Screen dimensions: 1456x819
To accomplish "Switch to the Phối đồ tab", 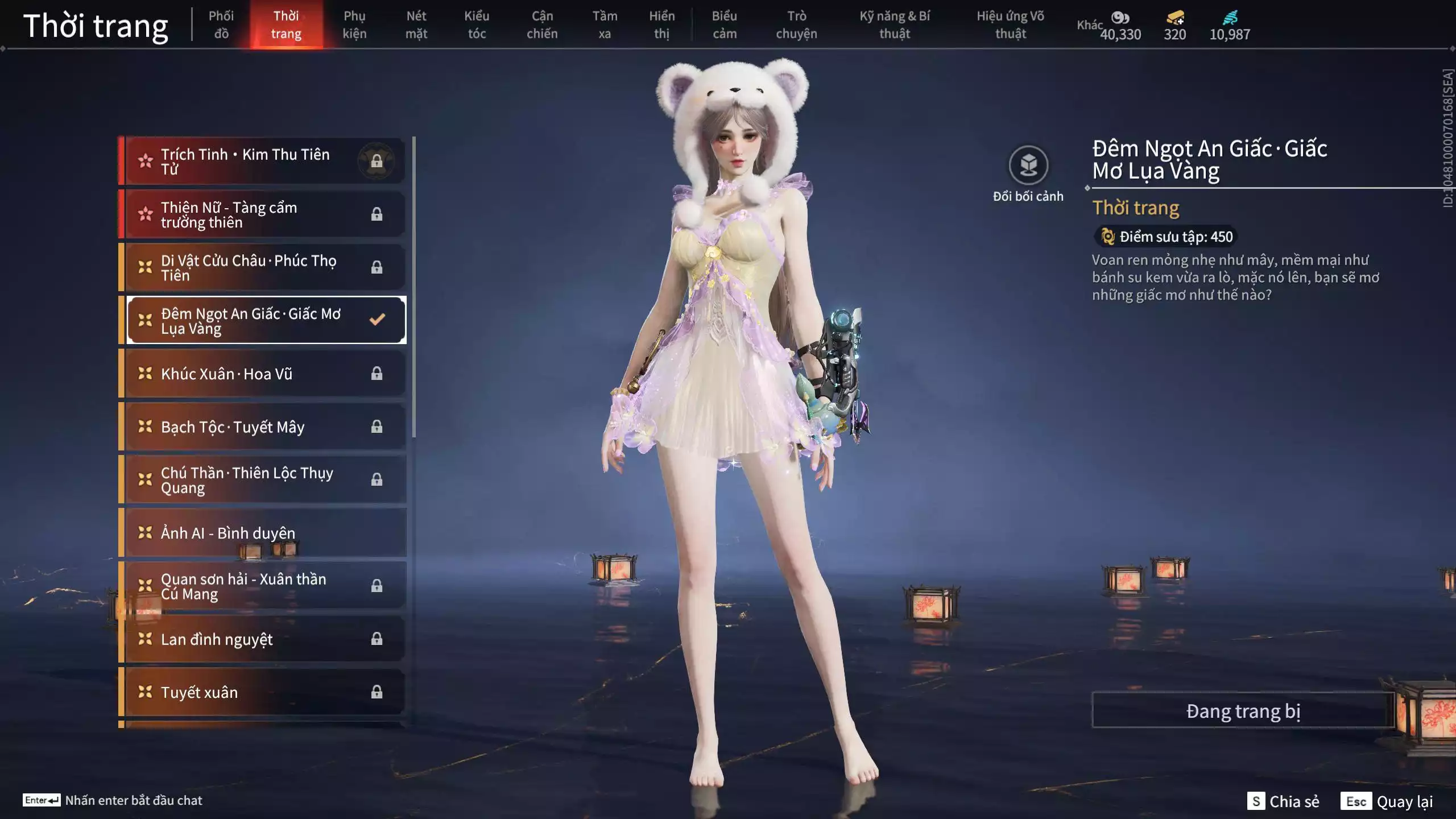I will tap(221, 25).
